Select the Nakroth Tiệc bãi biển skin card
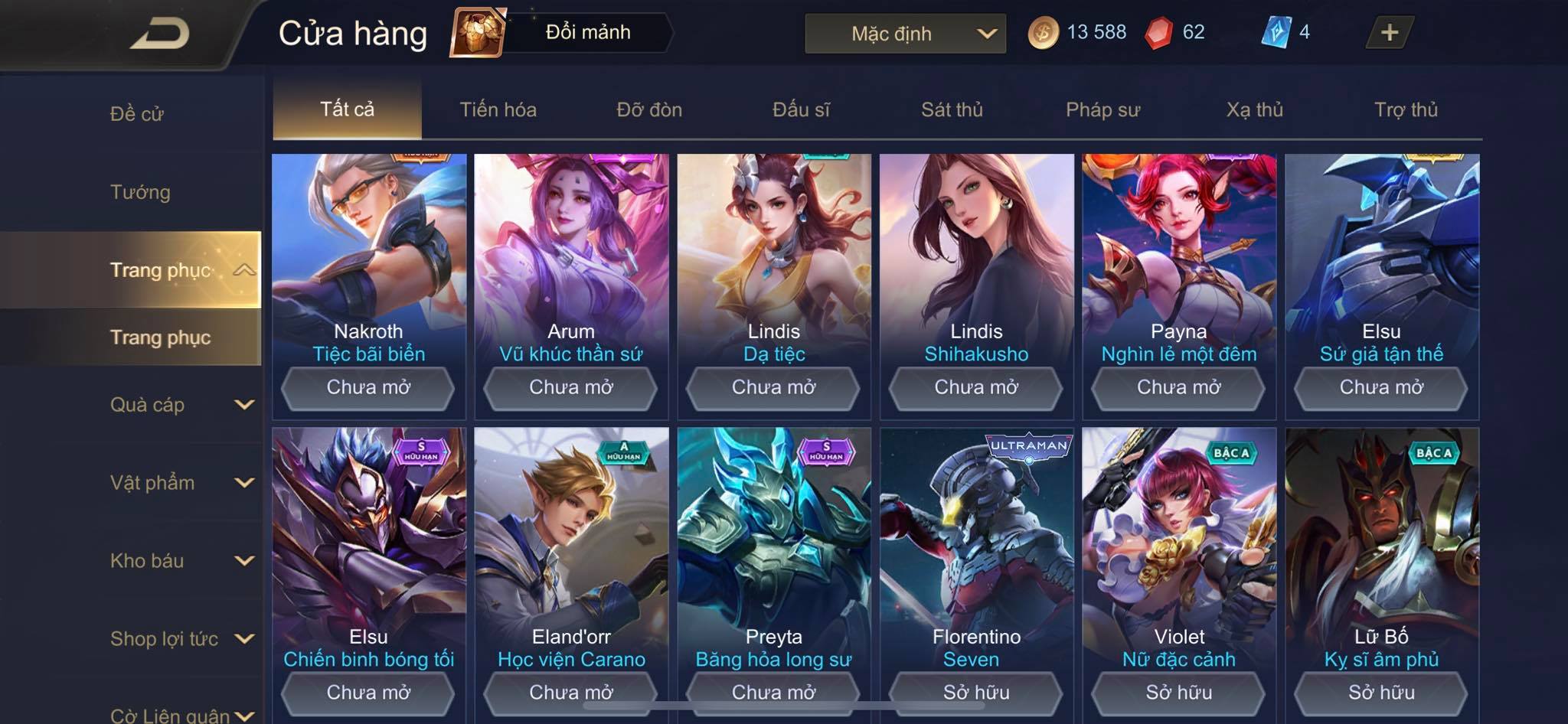The width and height of the screenshot is (1568, 724). (x=368, y=253)
